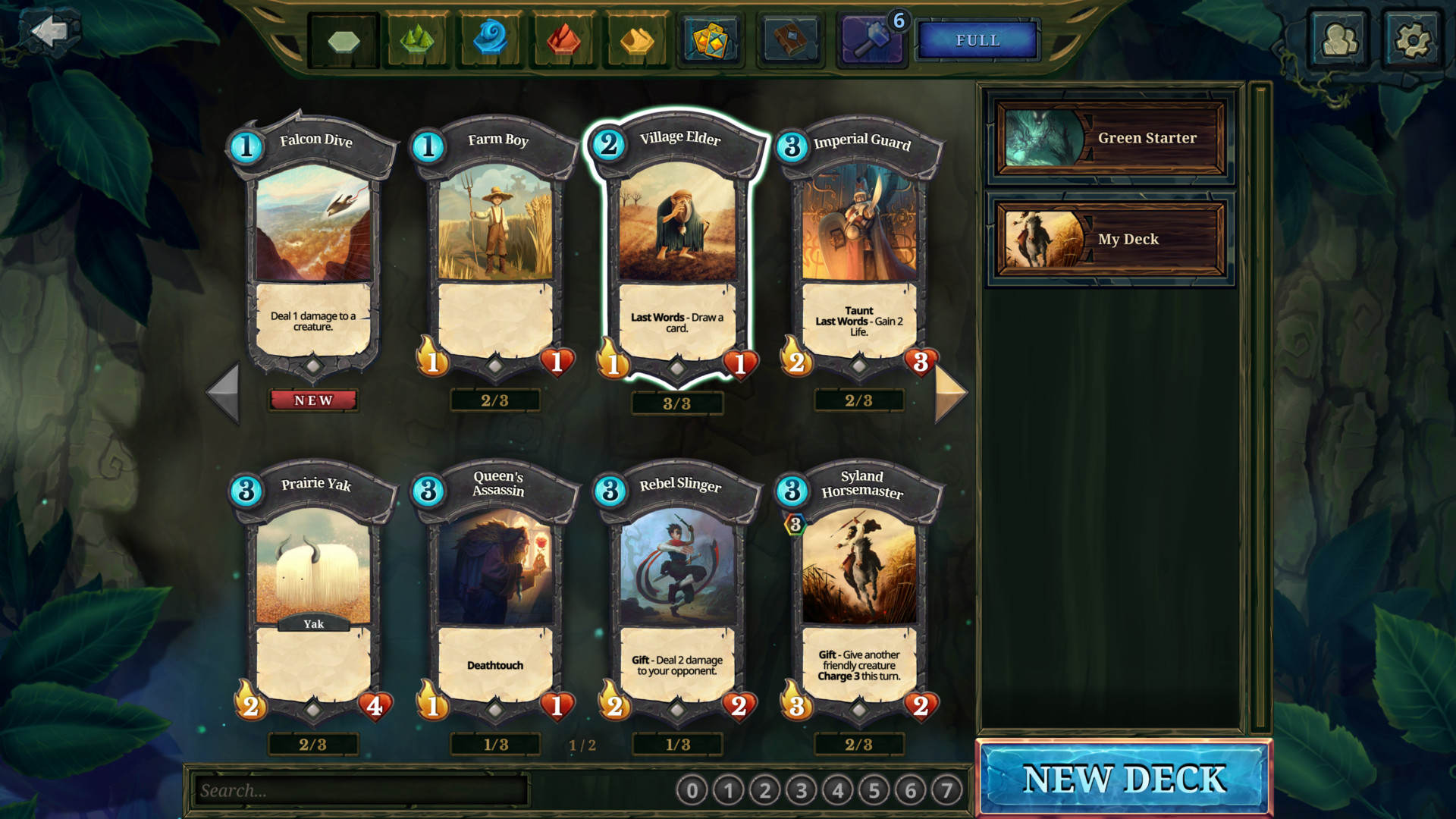Viewport: 1456px width, 819px height.
Task: Filter by blue swirl faction
Action: [x=490, y=39]
